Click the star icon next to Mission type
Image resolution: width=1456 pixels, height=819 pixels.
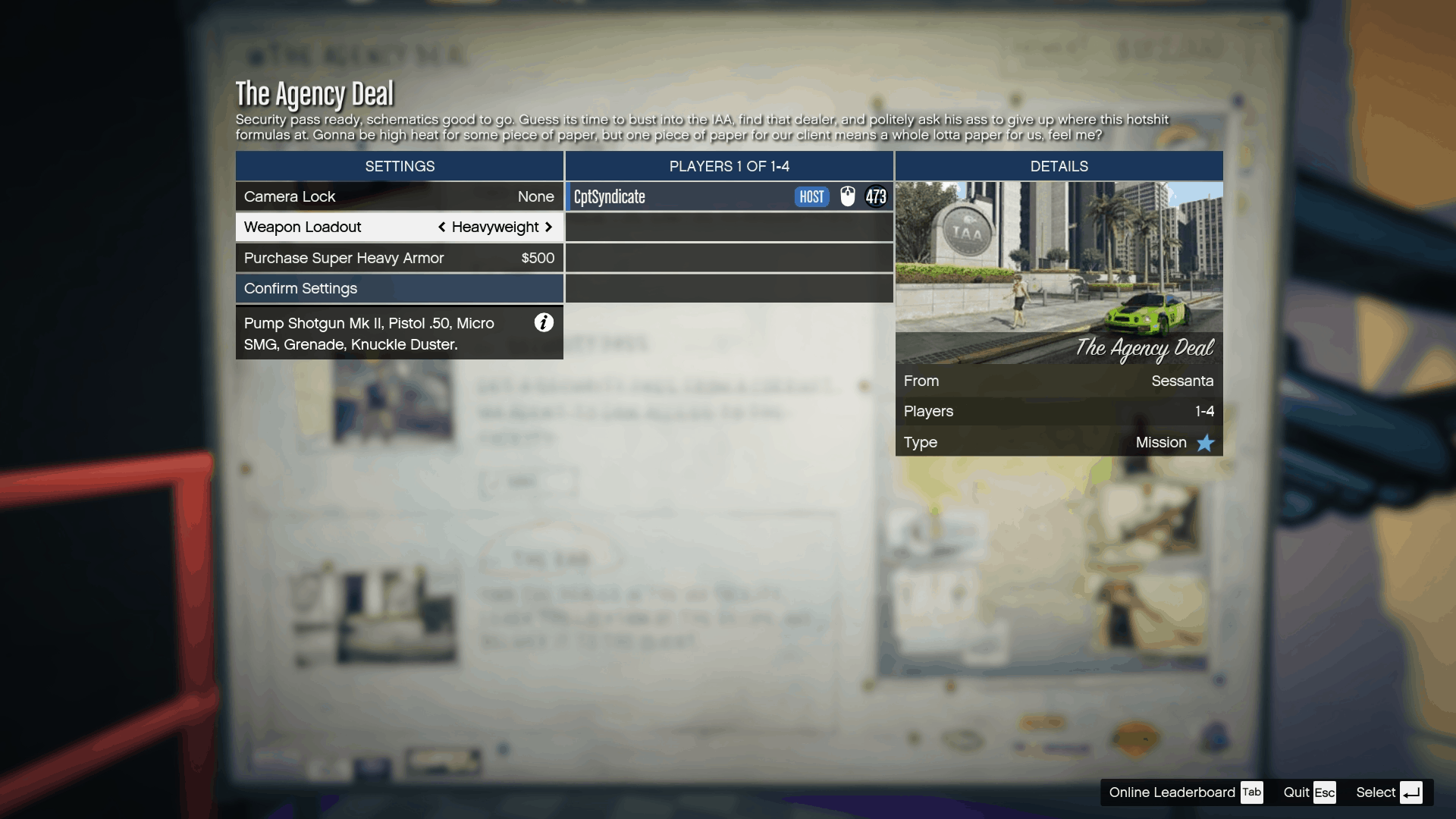coord(1206,443)
